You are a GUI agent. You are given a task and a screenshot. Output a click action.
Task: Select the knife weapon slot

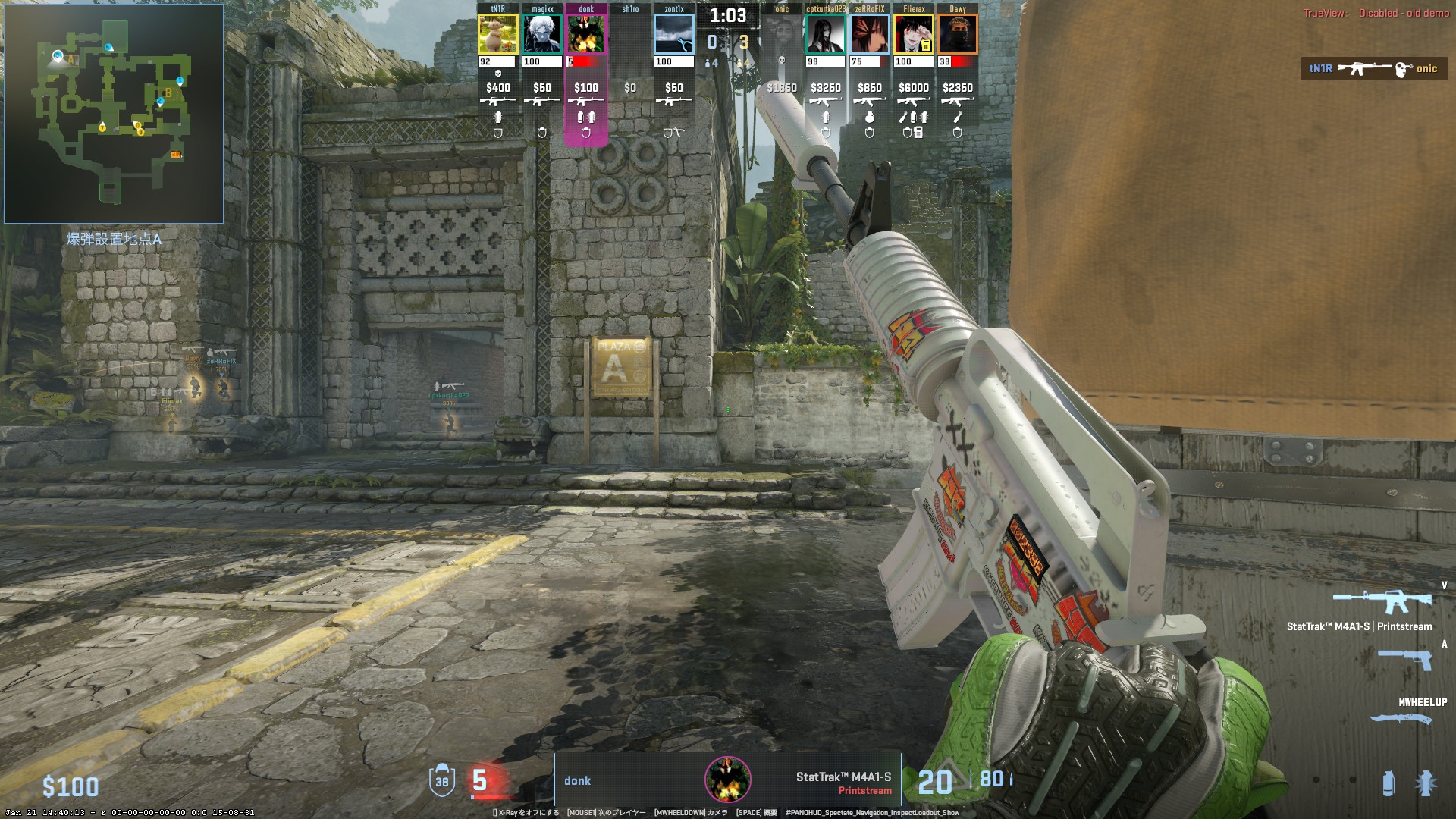point(1401,718)
